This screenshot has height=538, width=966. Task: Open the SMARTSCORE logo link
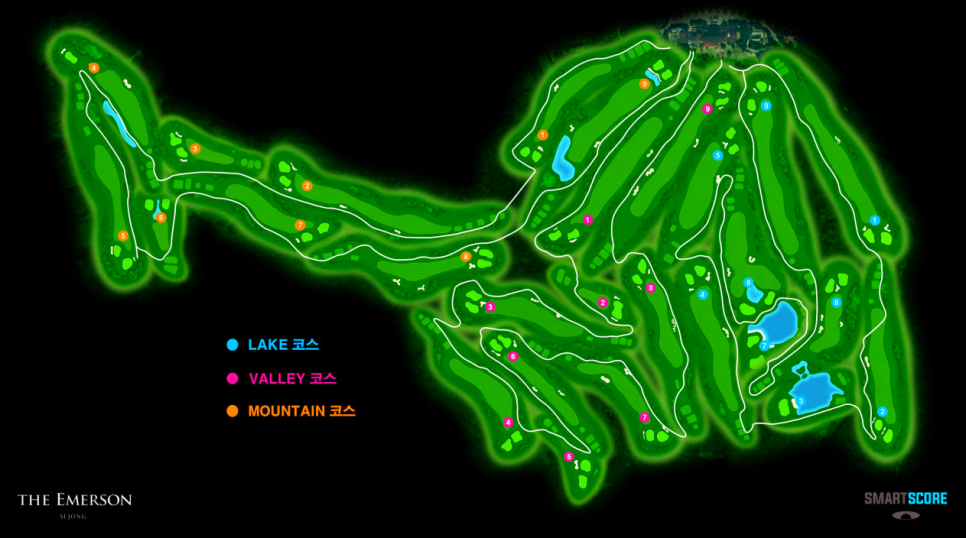(905, 502)
